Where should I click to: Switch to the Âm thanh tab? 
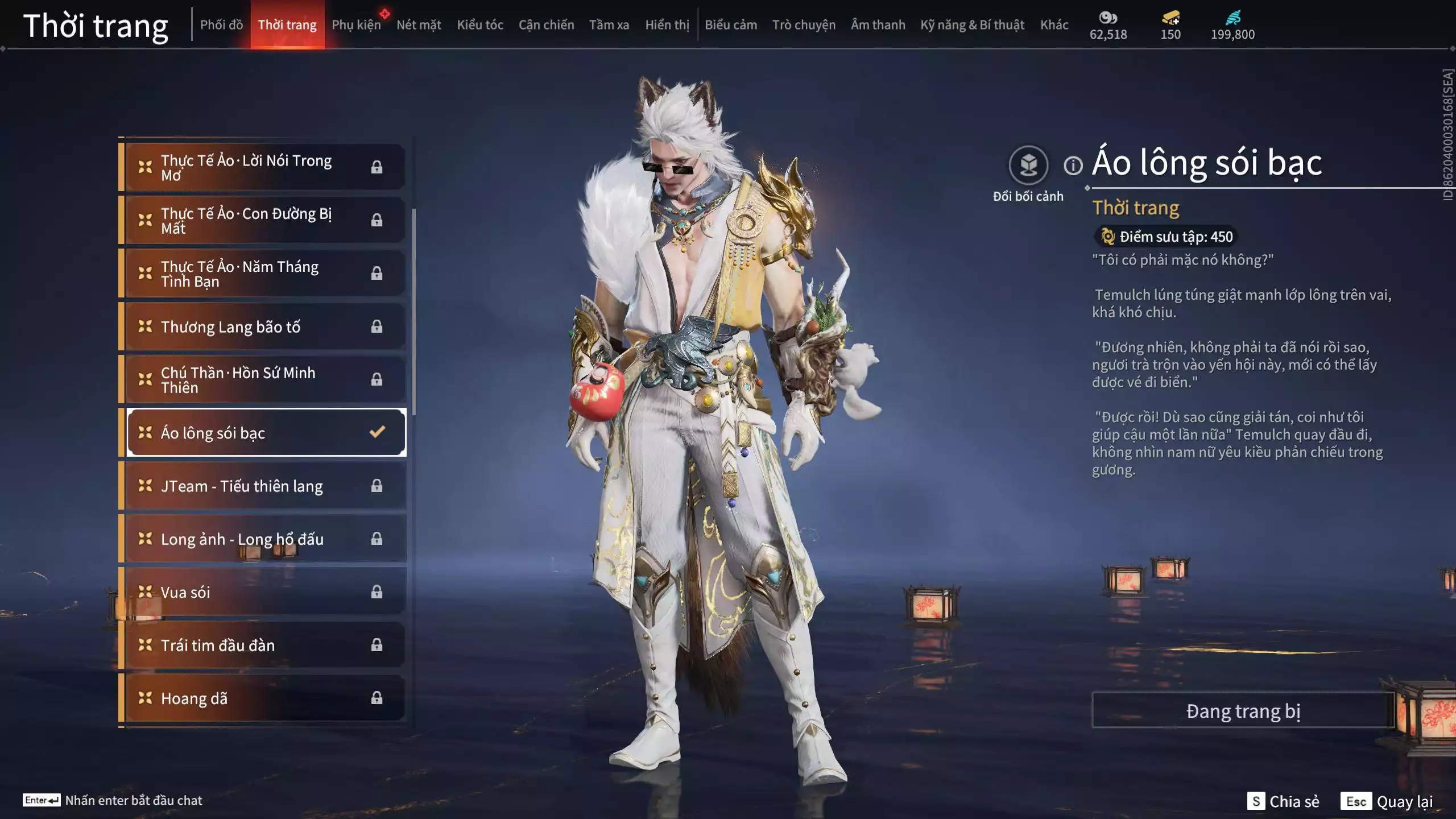click(x=878, y=25)
